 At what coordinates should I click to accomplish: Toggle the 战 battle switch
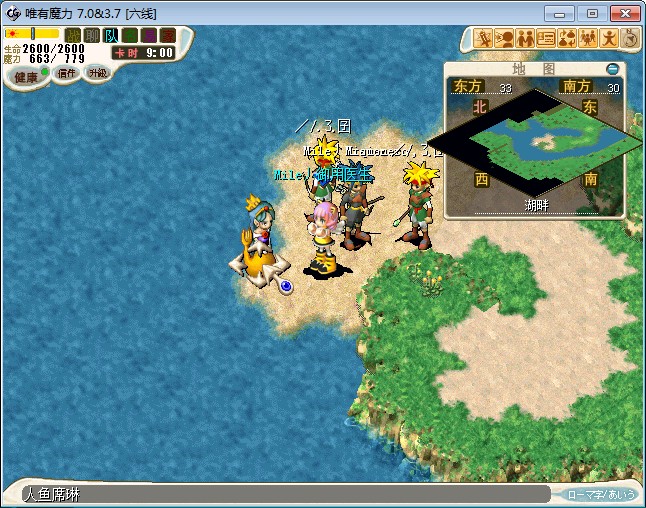click(72, 35)
